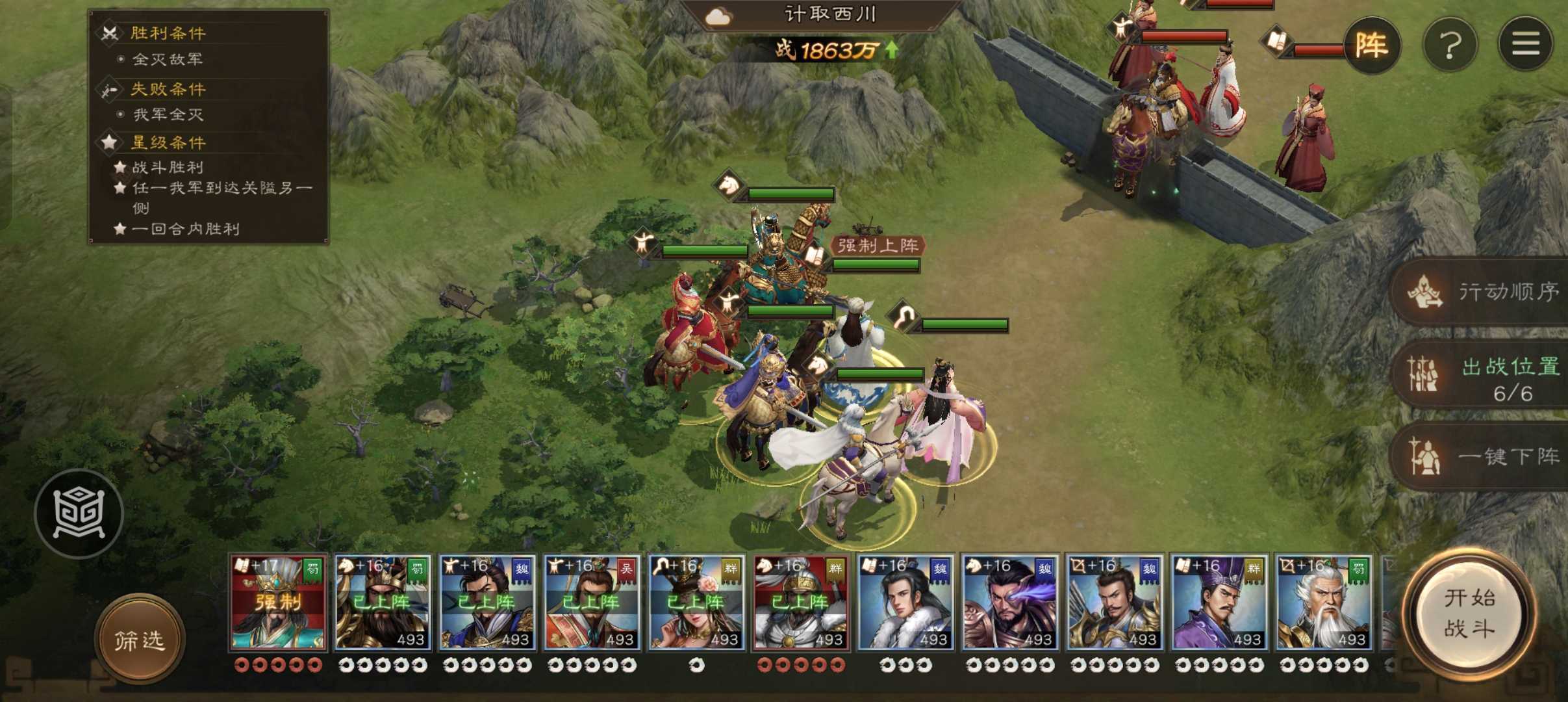
Task: Choose the purple-hat strategist hero card
Action: click(x=1219, y=603)
